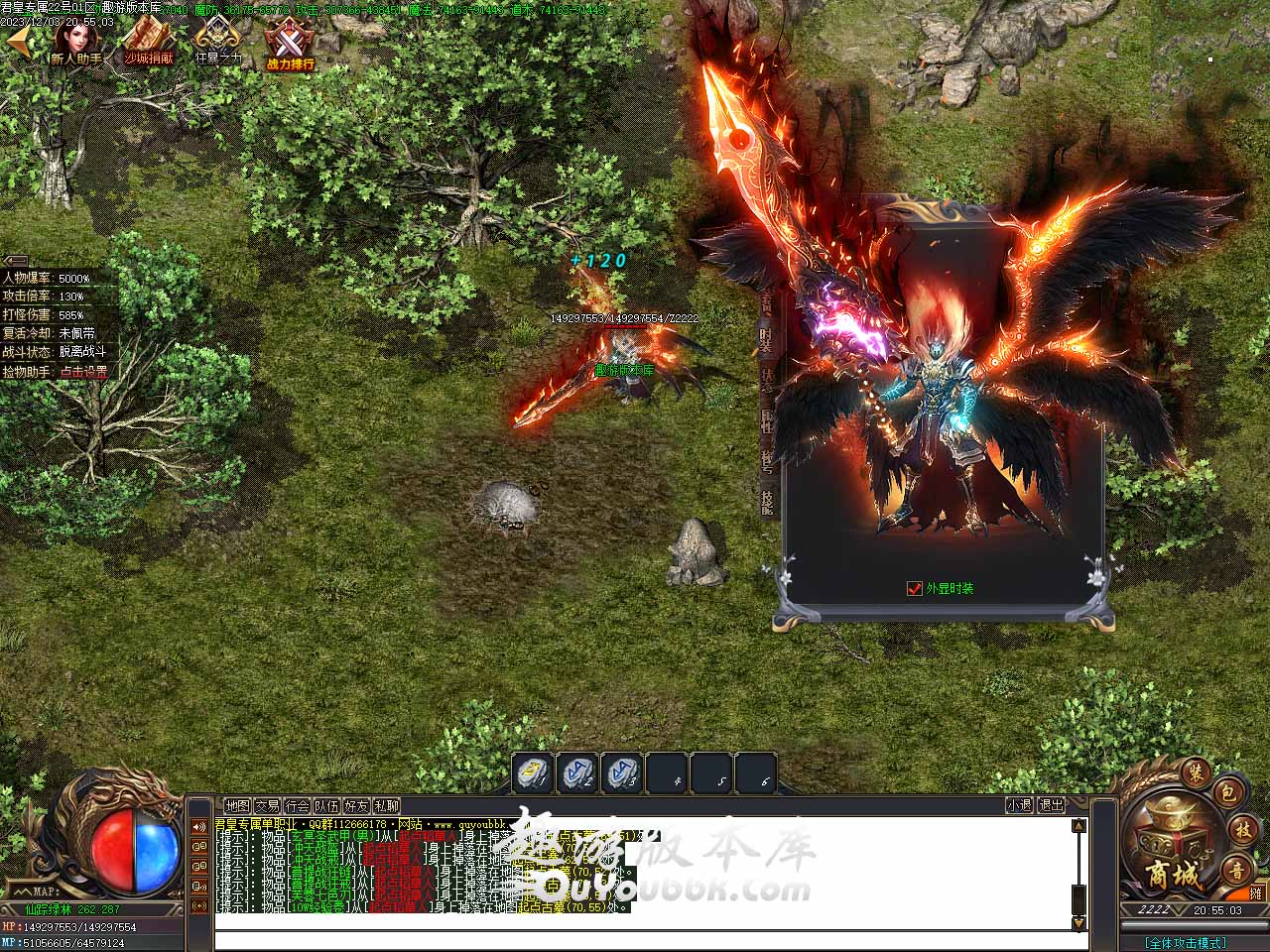Open the 地图 map button
This screenshot has width=1270, height=952.
(x=237, y=806)
